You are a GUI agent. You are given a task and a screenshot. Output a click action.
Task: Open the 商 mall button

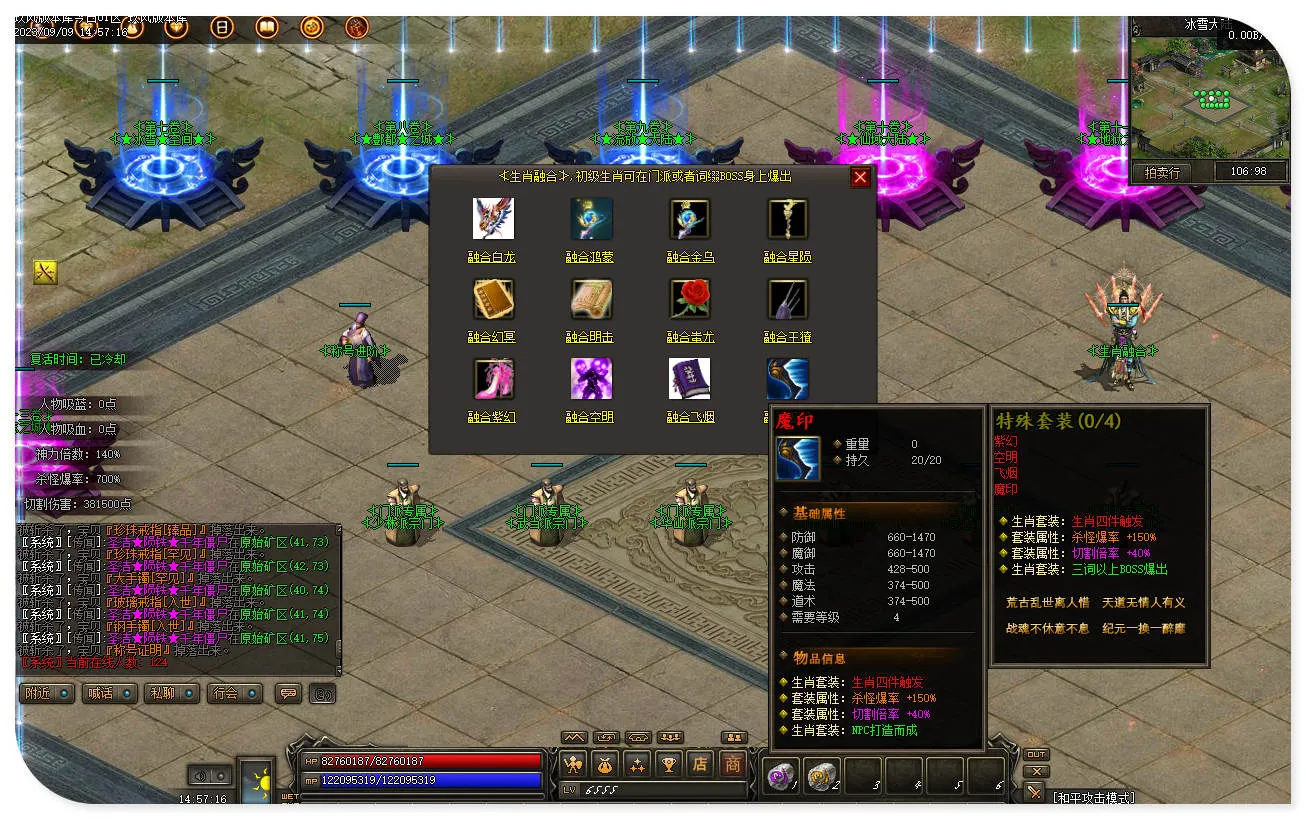[733, 764]
